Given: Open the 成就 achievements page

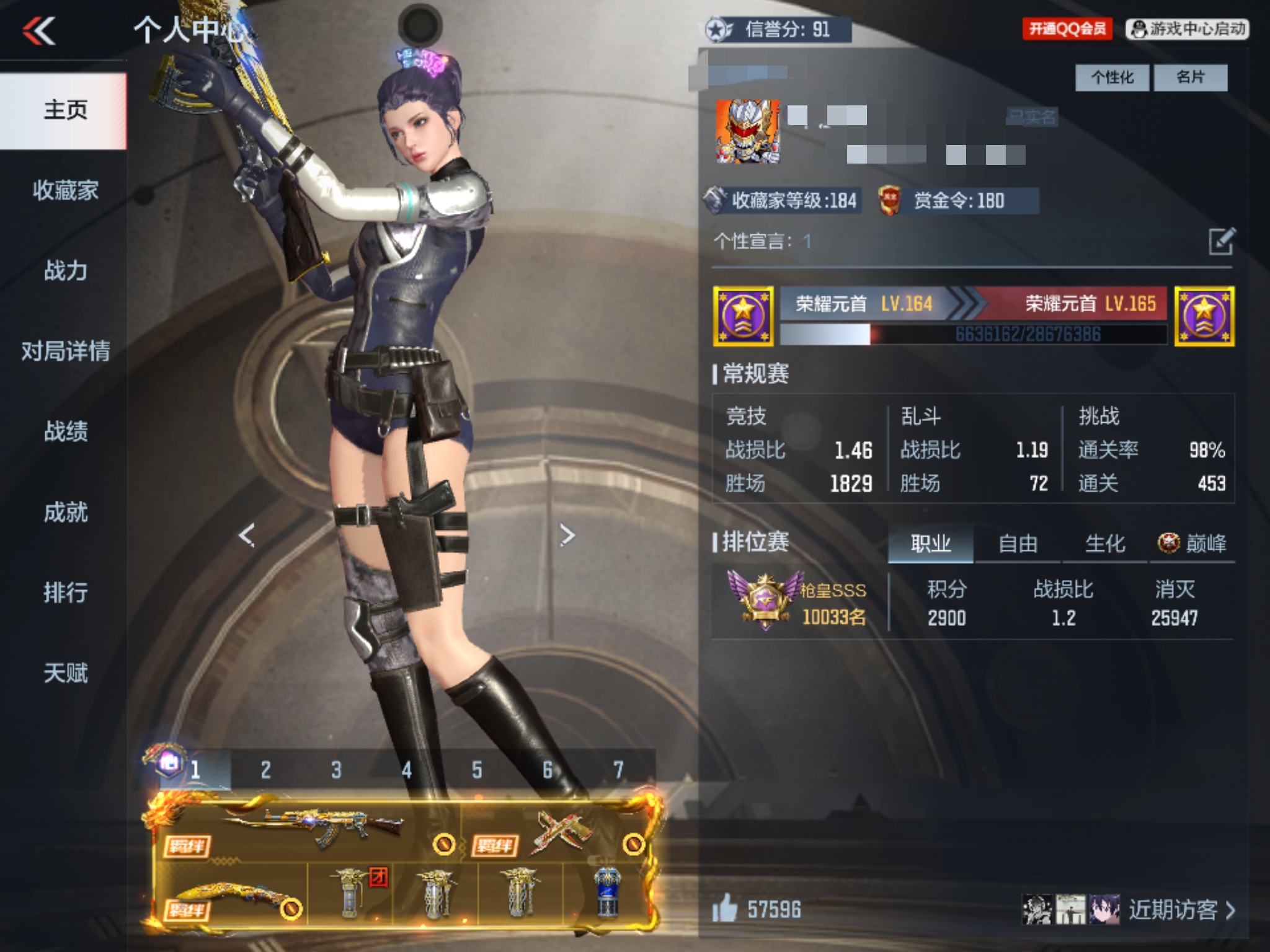Looking at the screenshot, I should tap(65, 512).
